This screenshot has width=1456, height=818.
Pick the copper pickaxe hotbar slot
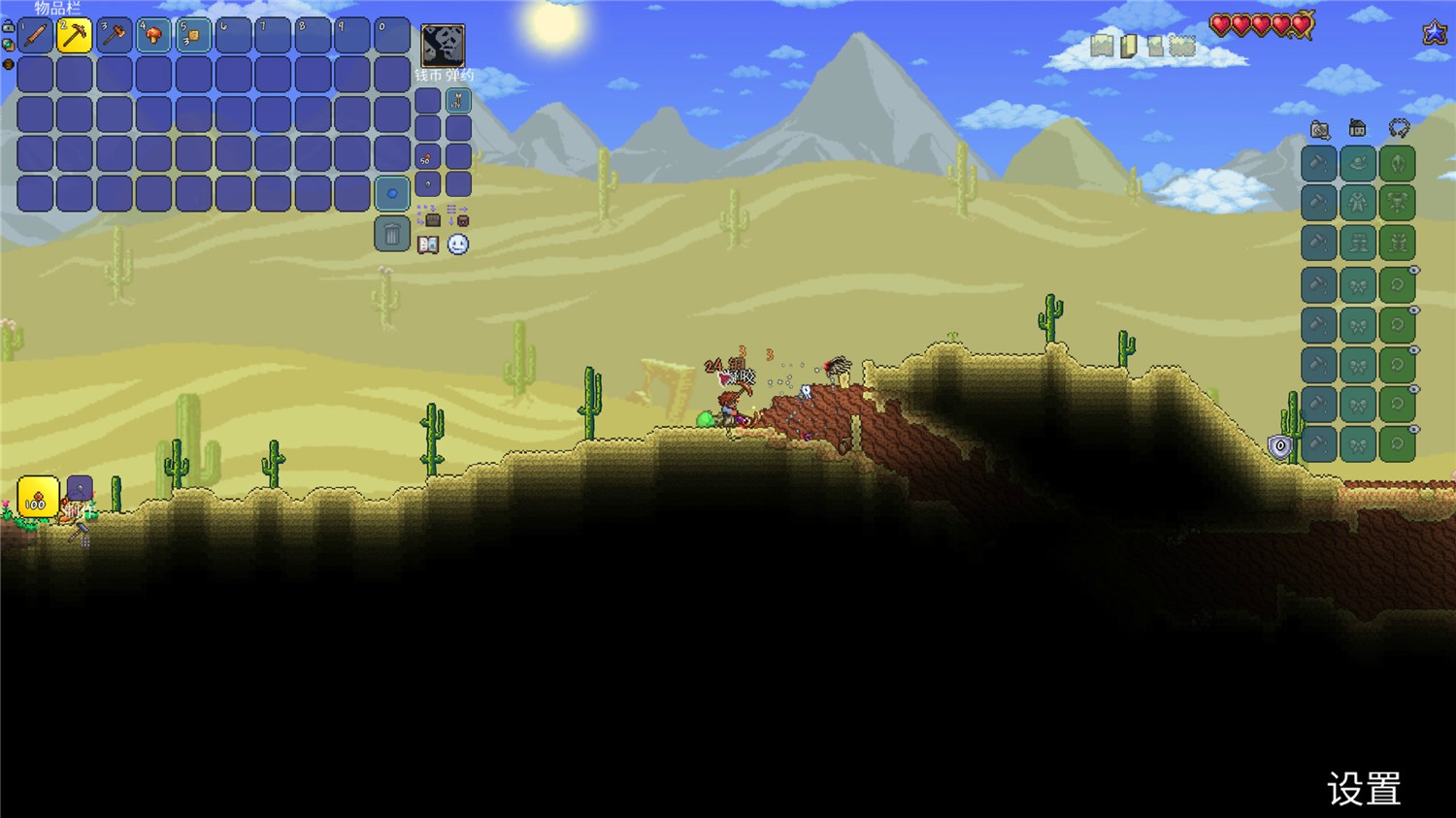(75, 36)
